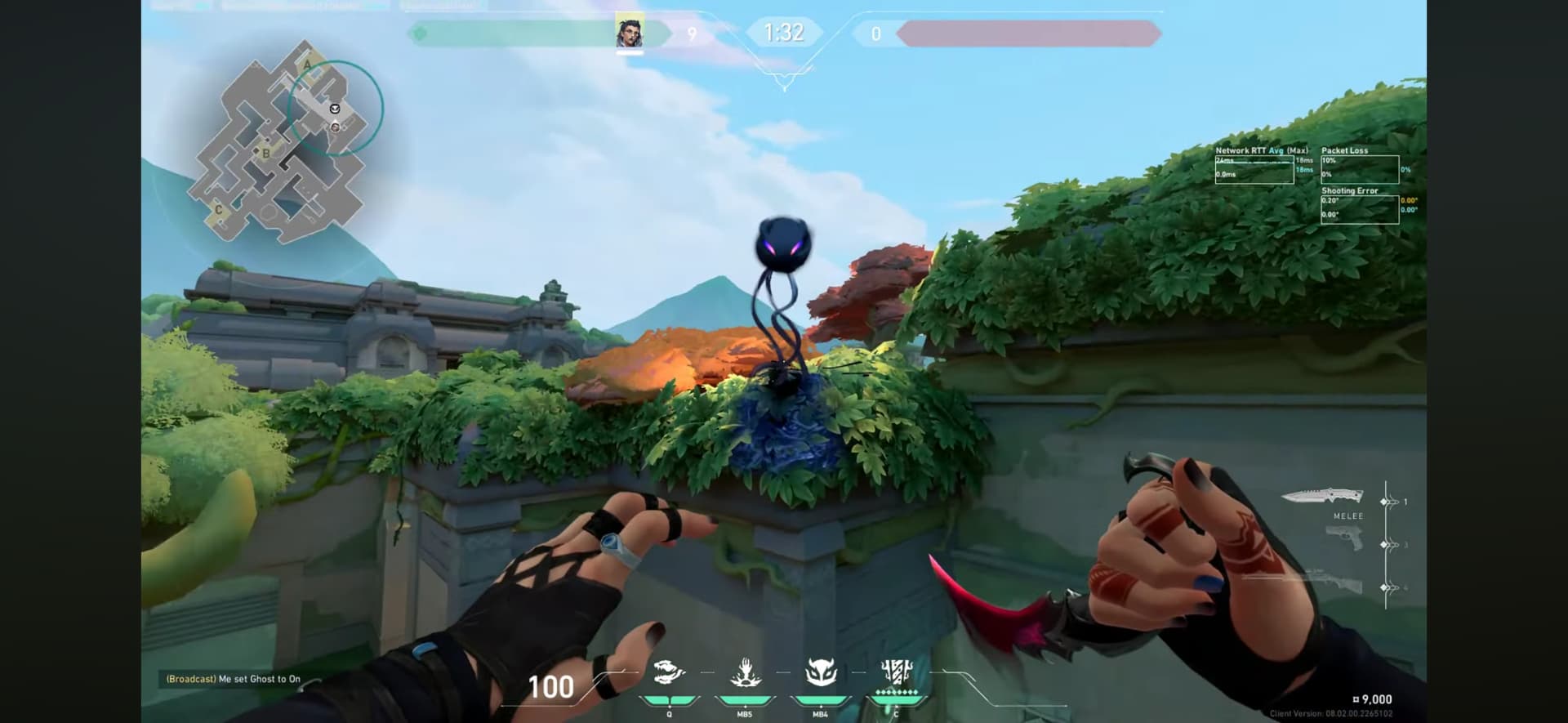This screenshot has width=1568, height=723.
Task: Activate the Q ability with jaws icon
Action: pos(669,675)
